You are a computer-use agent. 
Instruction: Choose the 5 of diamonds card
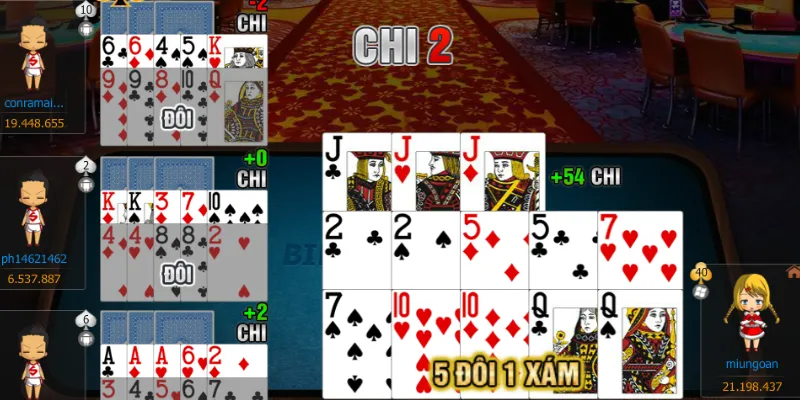point(494,250)
